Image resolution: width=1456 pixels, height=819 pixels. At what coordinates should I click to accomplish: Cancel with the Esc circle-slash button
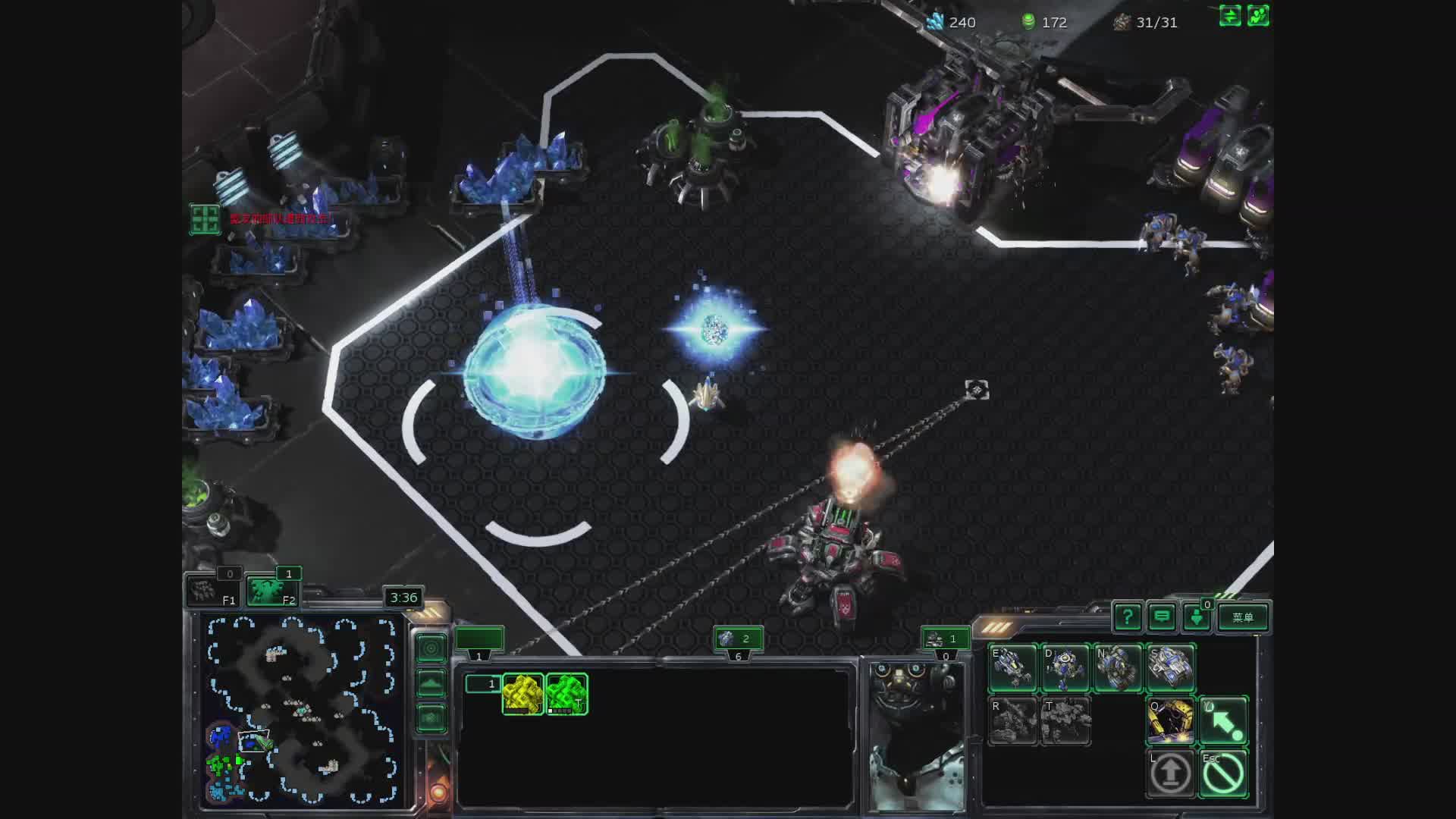tap(1223, 773)
